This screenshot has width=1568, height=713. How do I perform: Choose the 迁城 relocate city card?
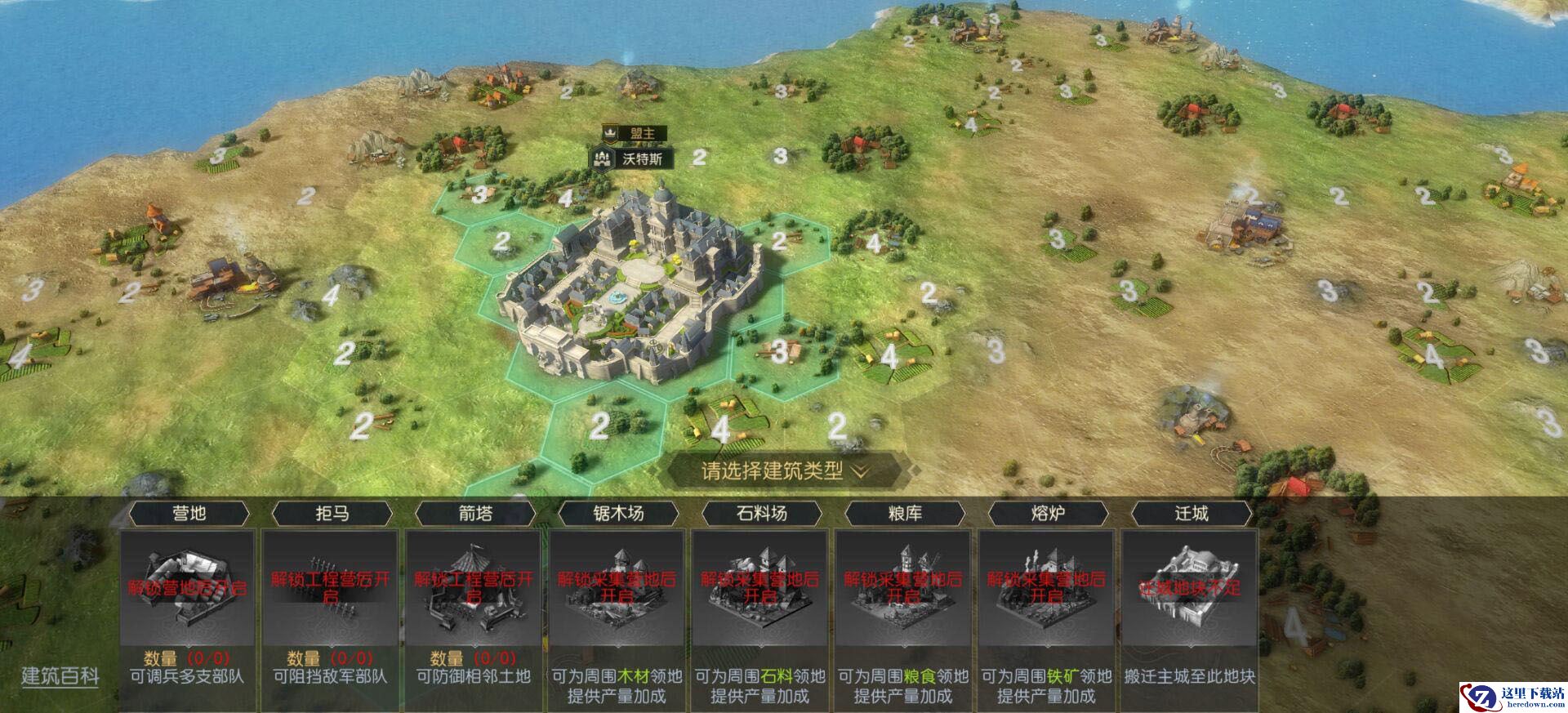[x=1190, y=588]
